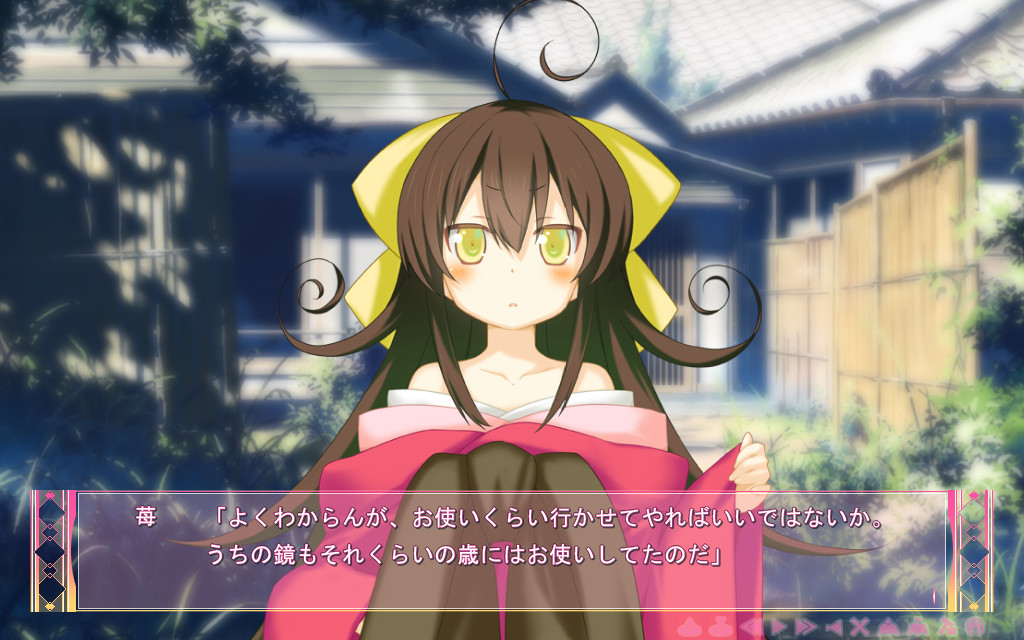Click the power symbol icon to exit
Screen dimensions: 1024x640
pyautogui.click(x=976, y=627)
